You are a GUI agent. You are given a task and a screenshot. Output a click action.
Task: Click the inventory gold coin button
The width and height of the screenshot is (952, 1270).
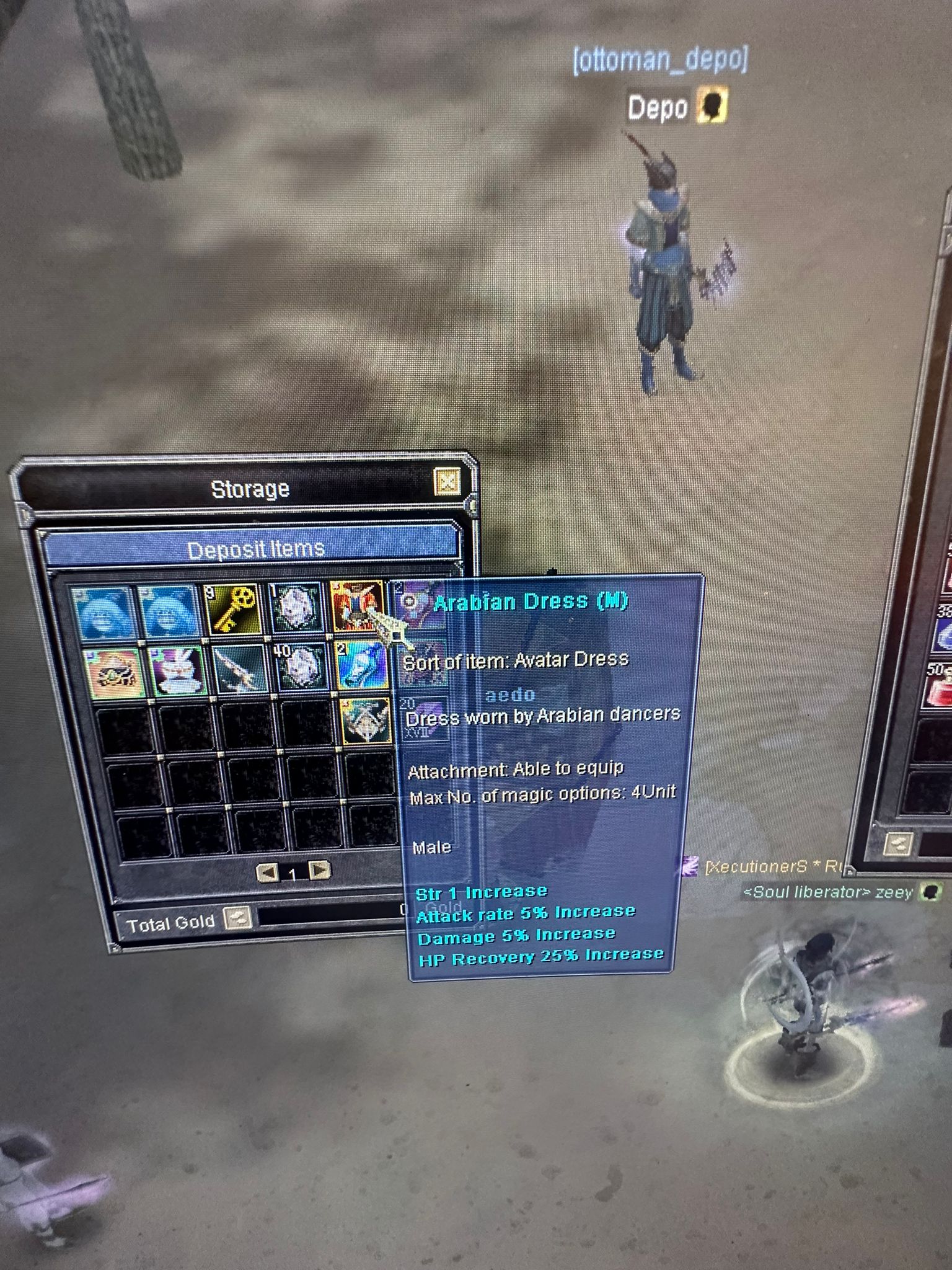(x=898, y=843)
